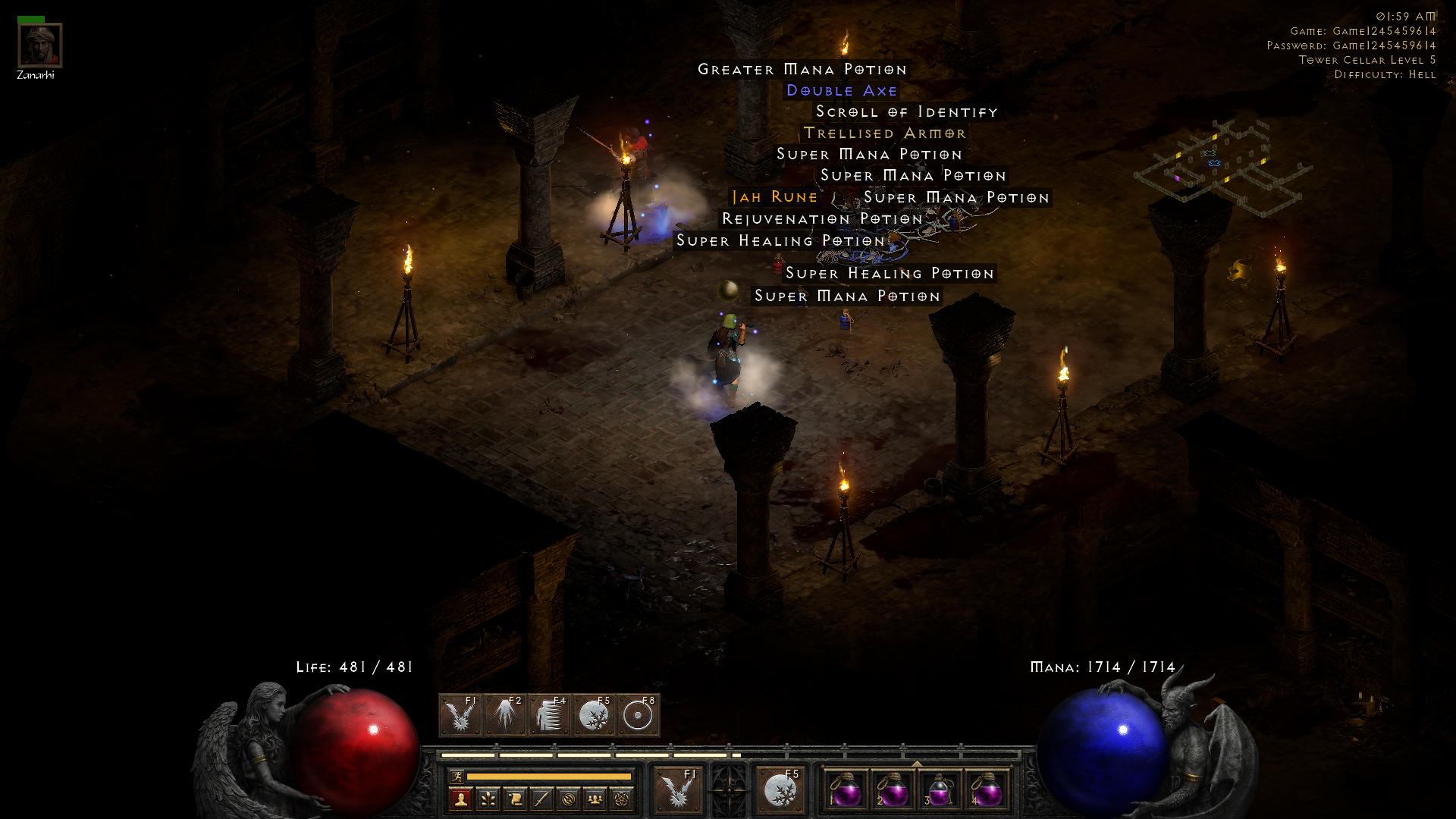
Task: Open the left-mouse skill selector
Action: click(678, 791)
